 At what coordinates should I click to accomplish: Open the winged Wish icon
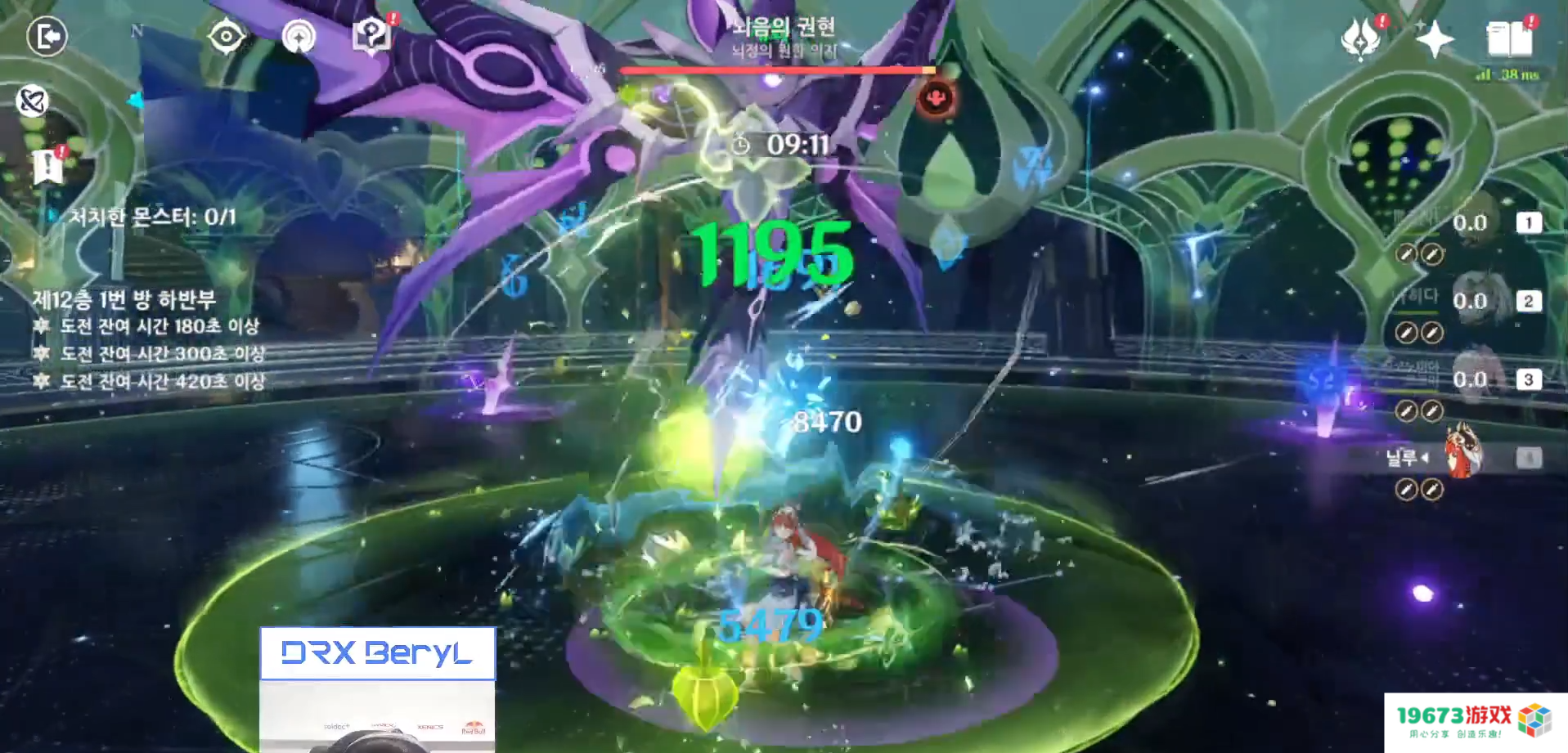pos(1361,39)
